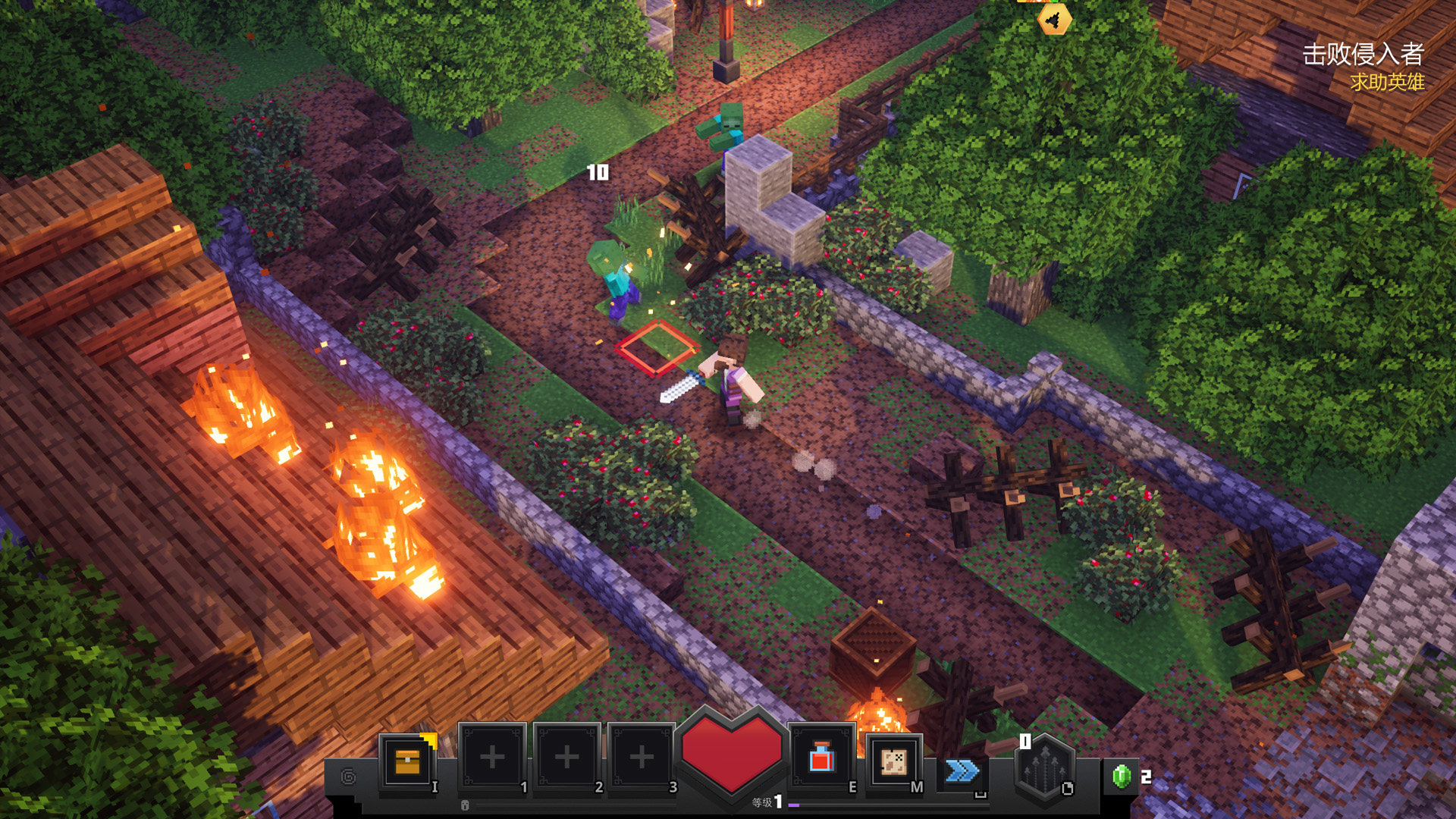Use the red health potion

click(x=821, y=759)
